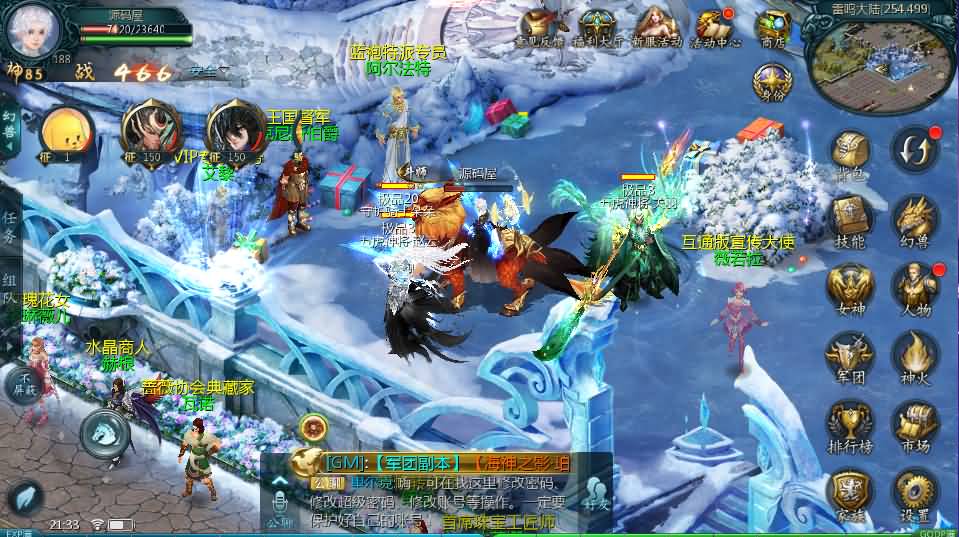Viewport: 959px width, 537px height.
Task: Show the 排行榜 leaderboard
Action: pos(852,424)
